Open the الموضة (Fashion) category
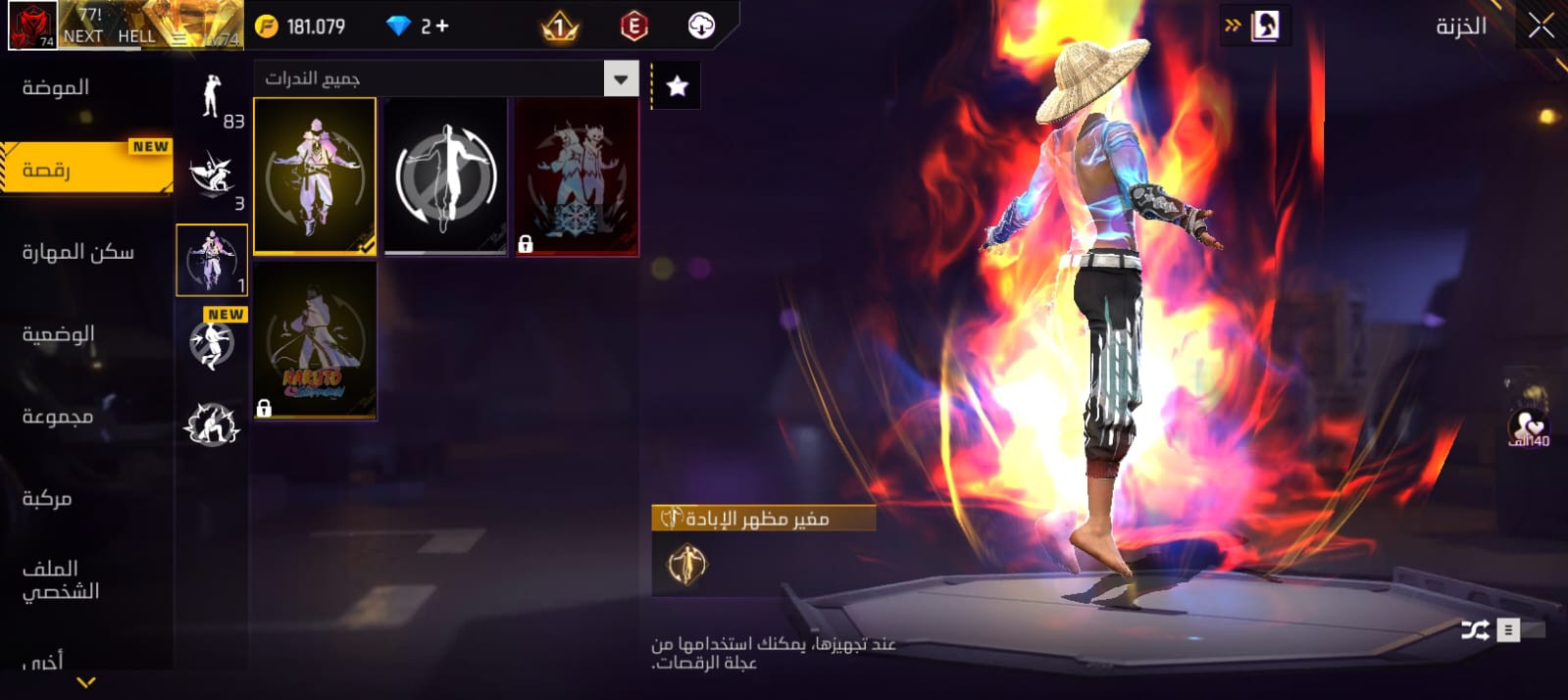Viewport: 1568px width, 700px height. click(56, 87)
